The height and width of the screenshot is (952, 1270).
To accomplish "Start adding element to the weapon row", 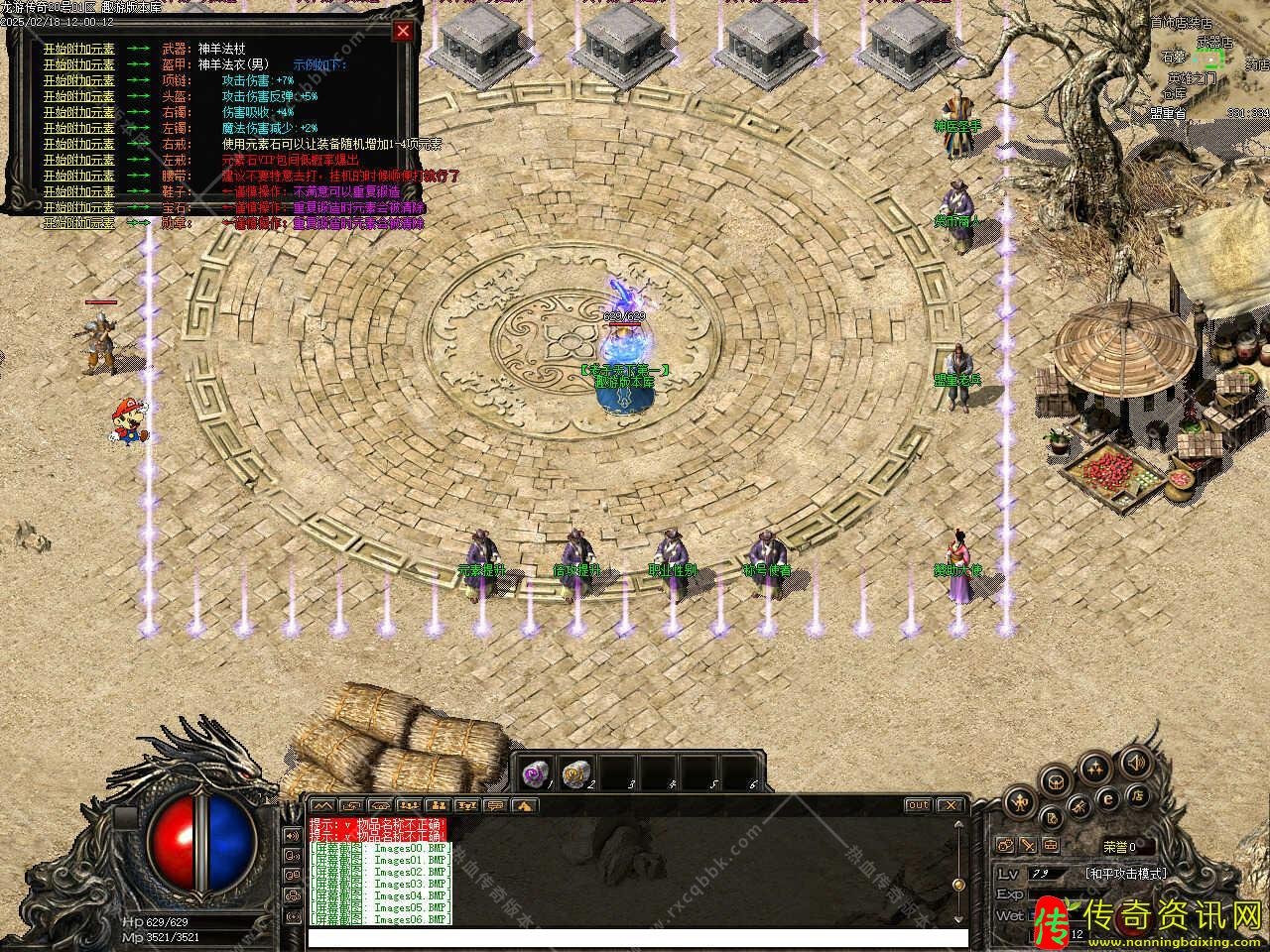I will 78,49.
